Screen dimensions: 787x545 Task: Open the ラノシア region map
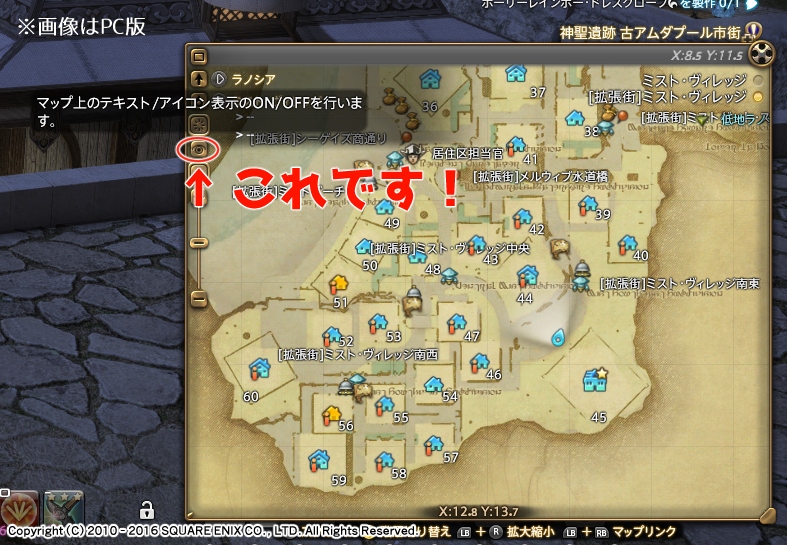250,78
